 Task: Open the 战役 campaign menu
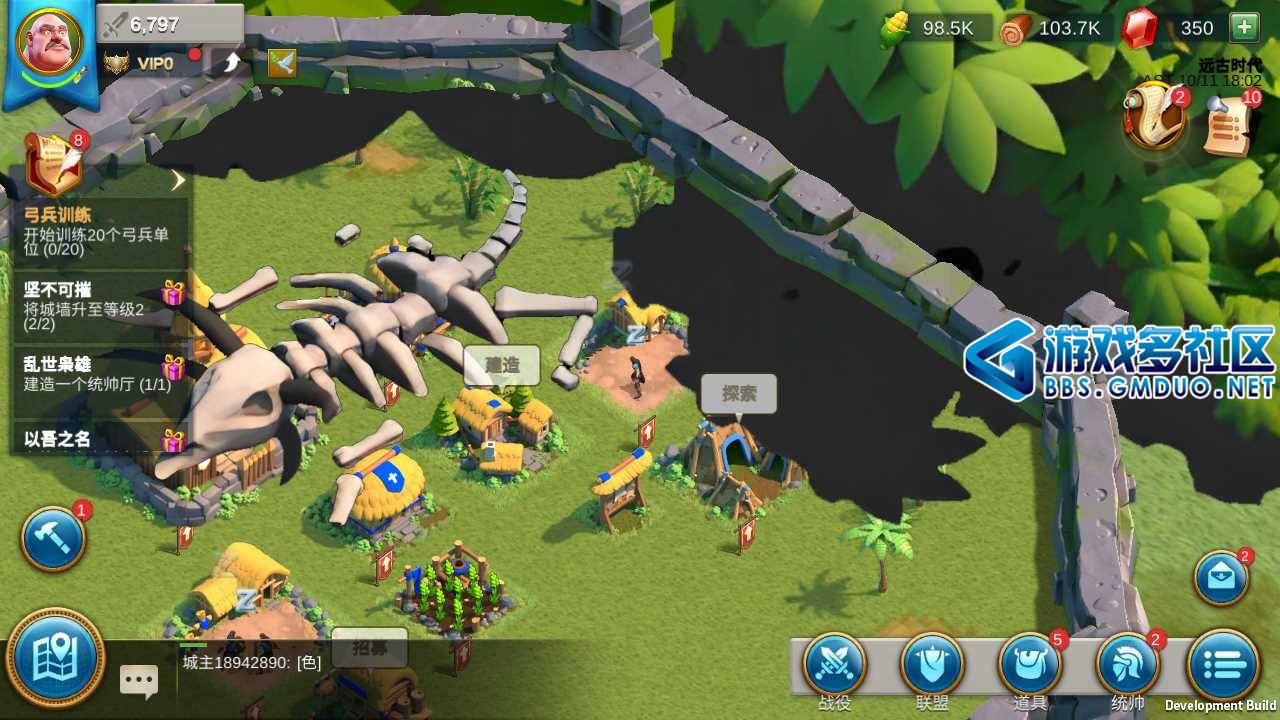[834, 665]
